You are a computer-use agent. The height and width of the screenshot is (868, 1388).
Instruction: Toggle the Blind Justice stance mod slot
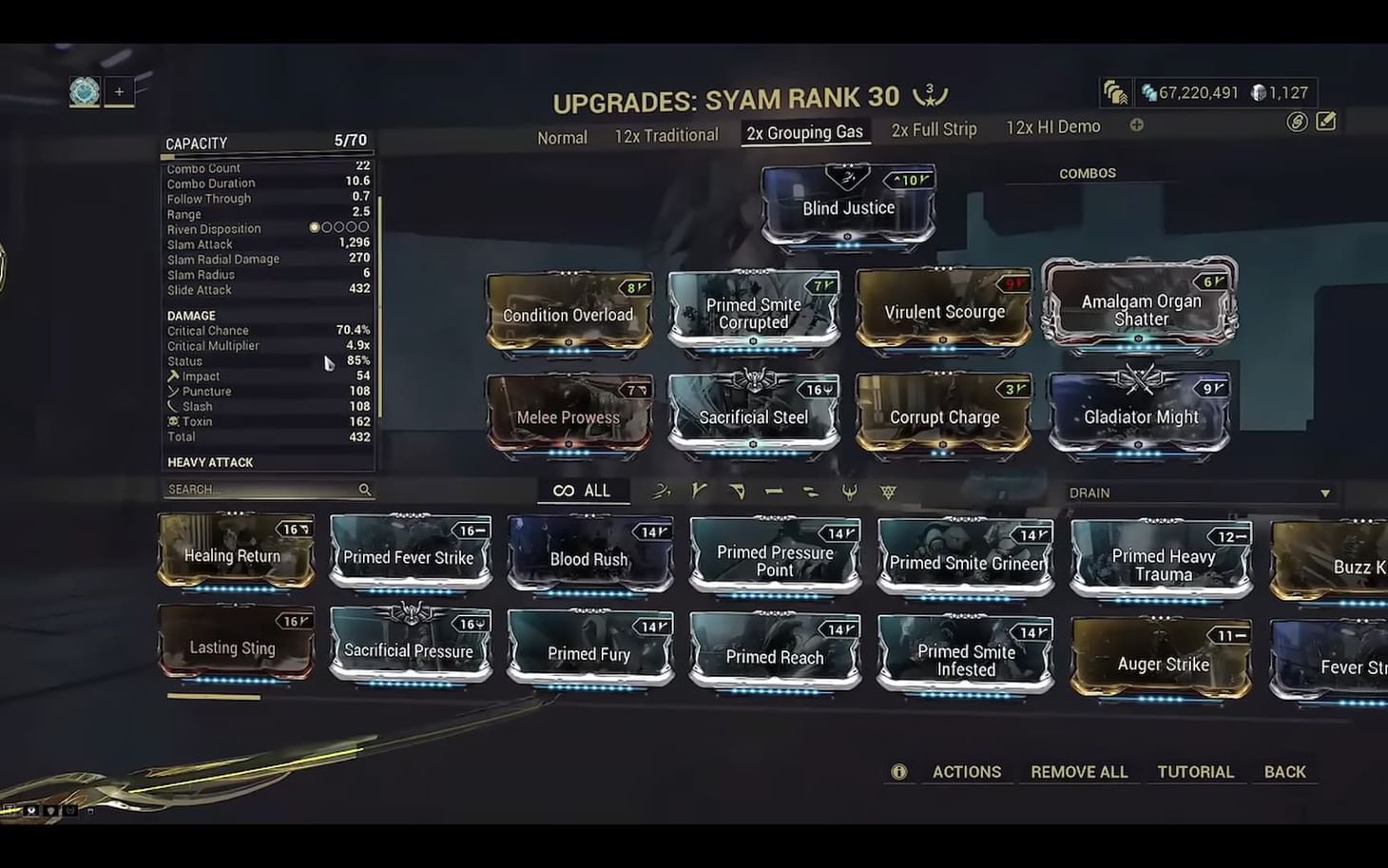tap(849, 207)
